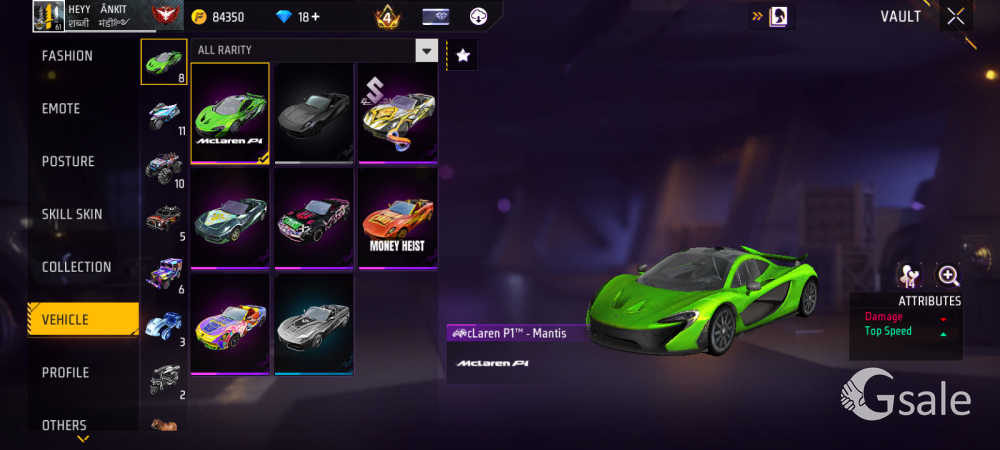Select the Skill Skin category
This screenshot has height=450, width=1000.
72,214
